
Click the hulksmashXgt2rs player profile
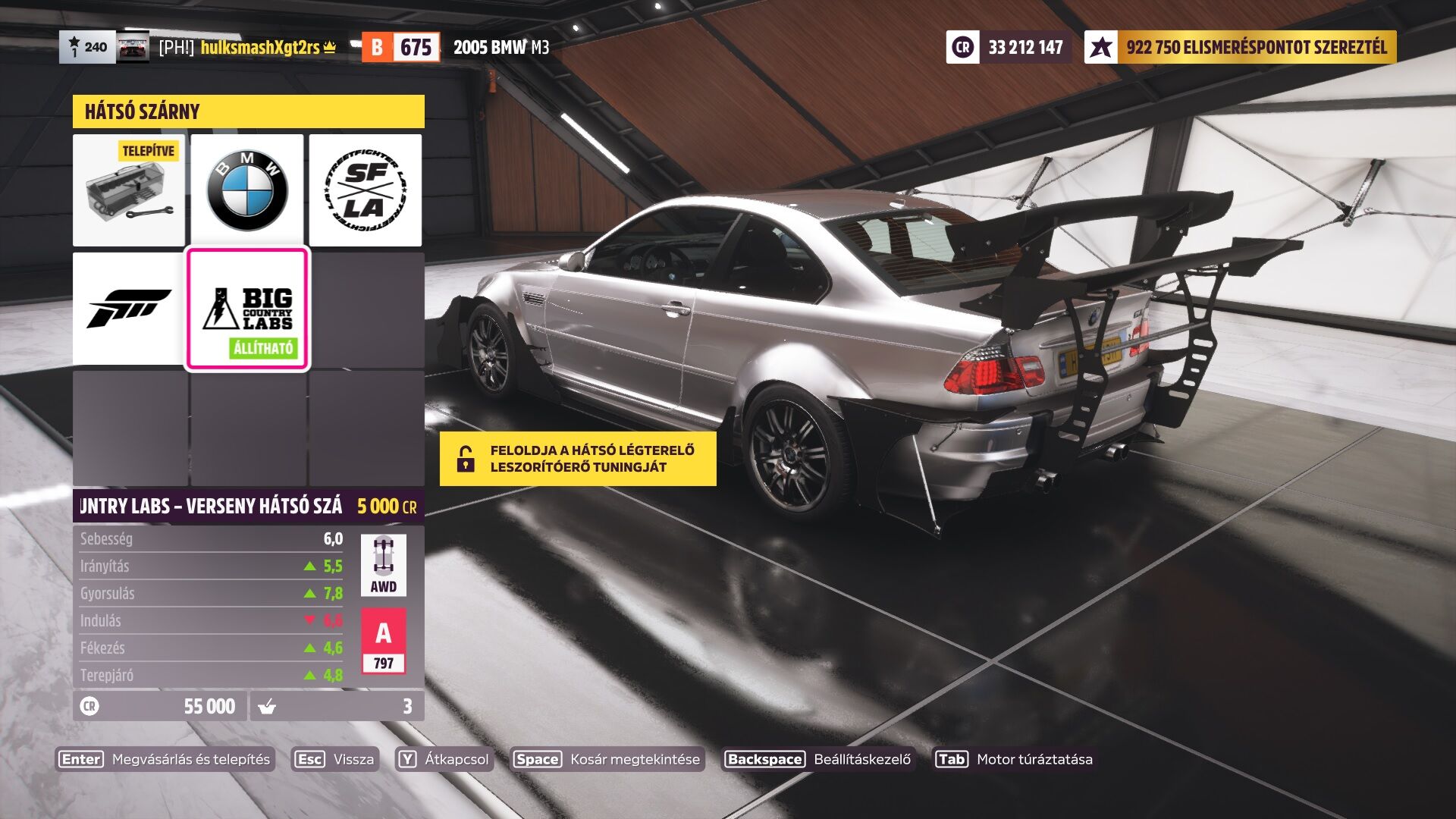pyautogui.click(x=259, y=47)
